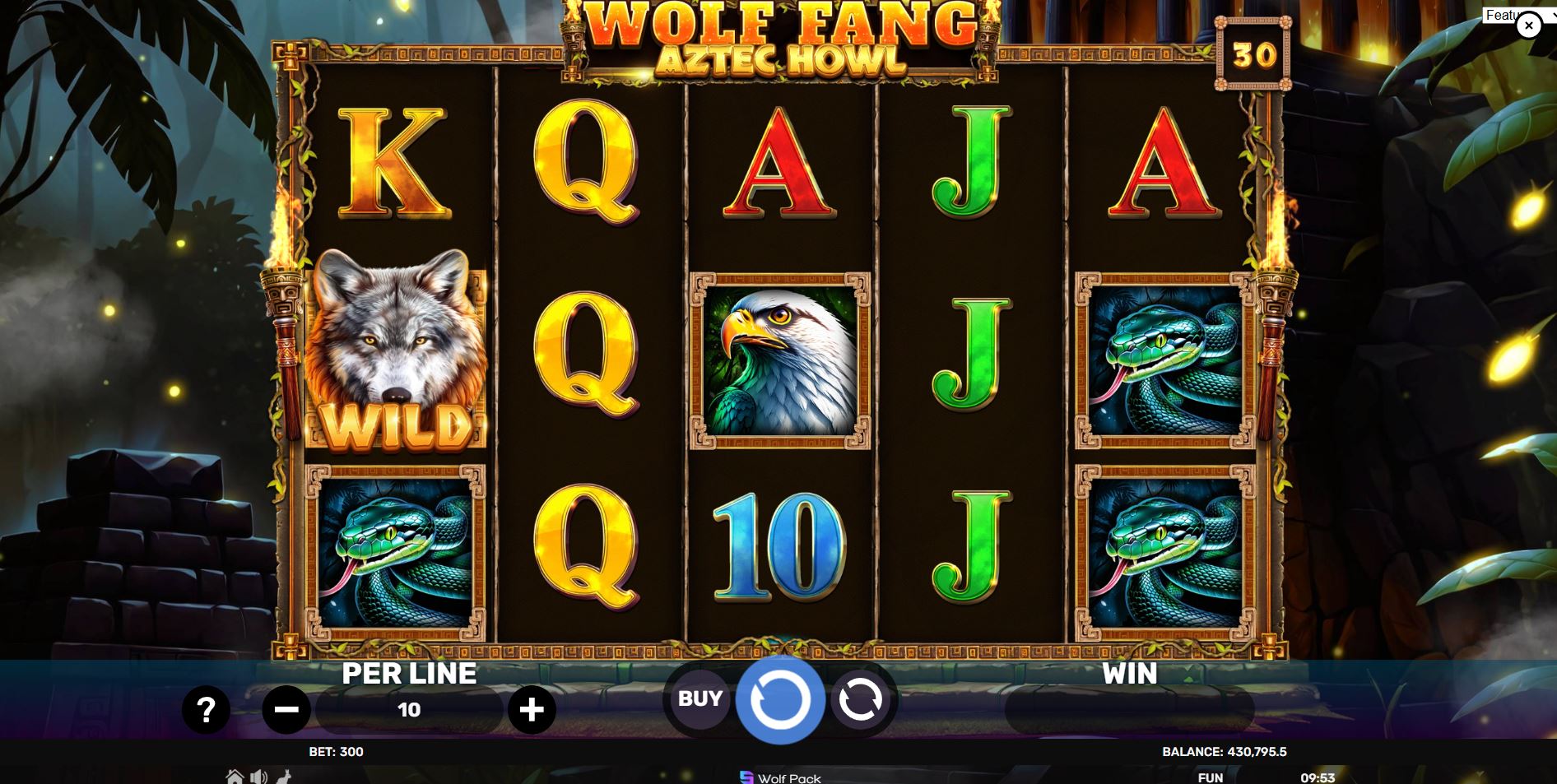Click the Wolf Pack provider logo
Image resolution: width=1557 pixels, height=784 pixels.
tap(746, 778)
